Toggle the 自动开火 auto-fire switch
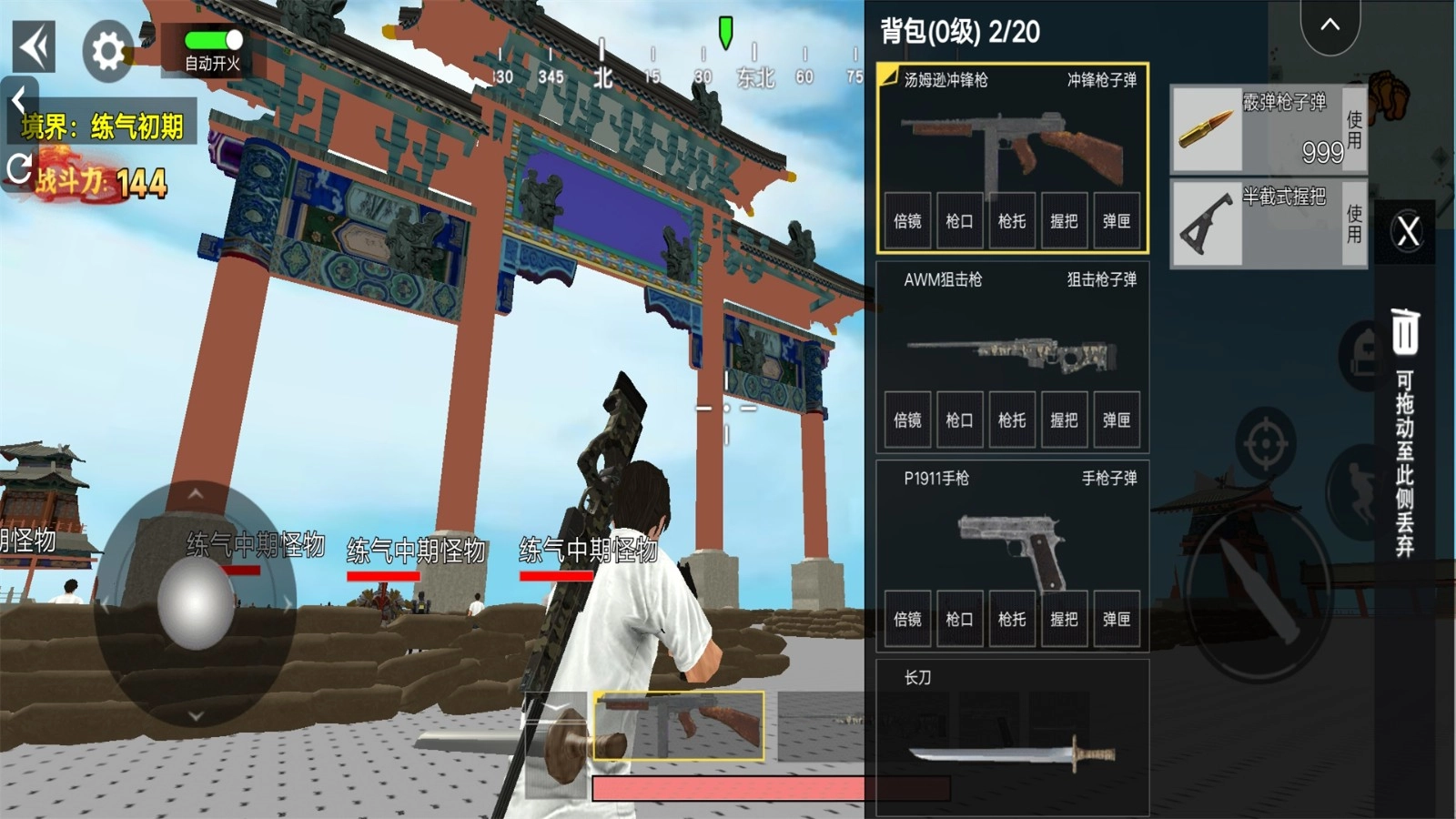 point(211,40)
